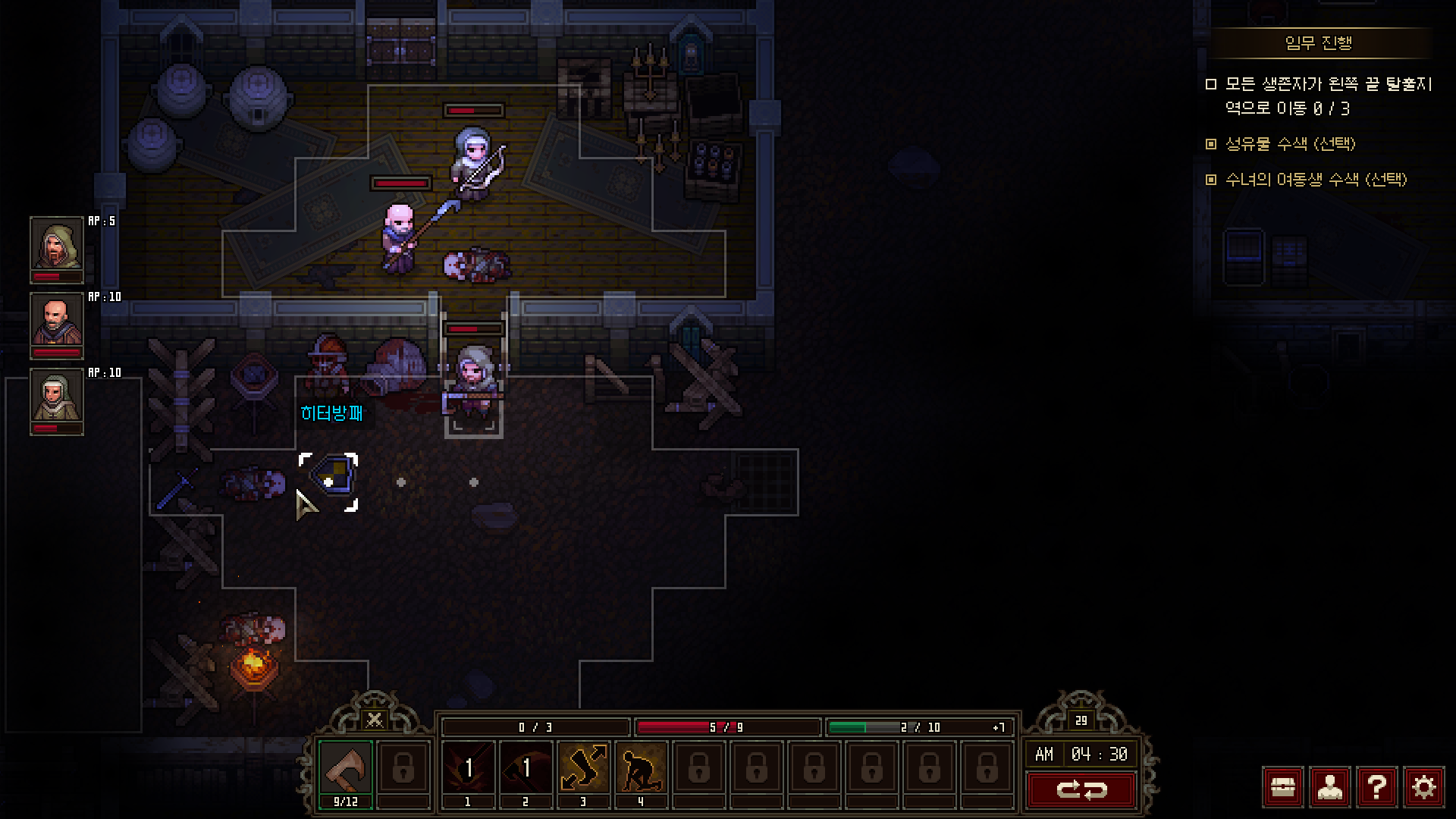Screen dimensions: 1456x819
Task: Select the equipped axe weapon slot
Action: pyautogui.click(x=346, y=768)
